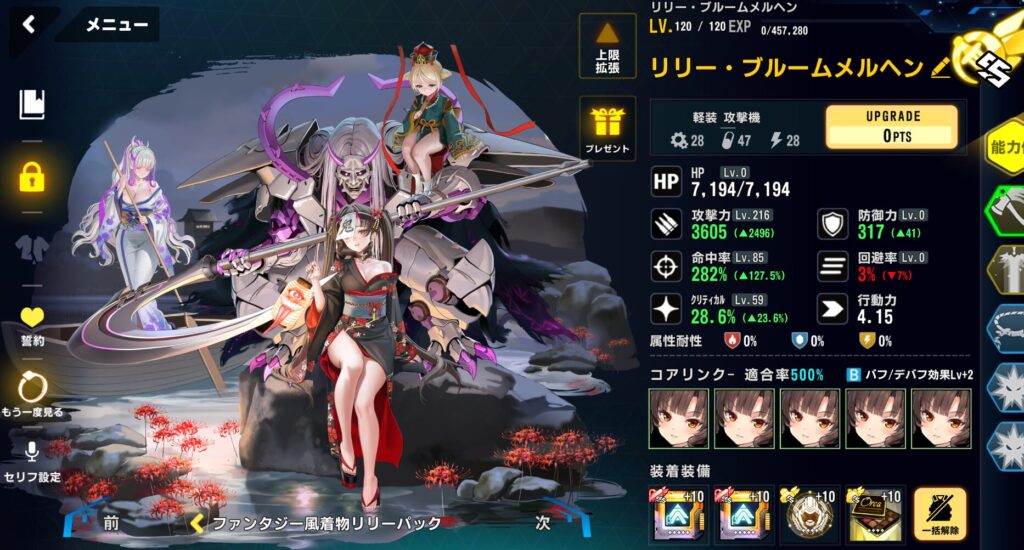1024x550 pixels.
Task: Edit name with the pencil icon
Action: click(x=940, y=68)
